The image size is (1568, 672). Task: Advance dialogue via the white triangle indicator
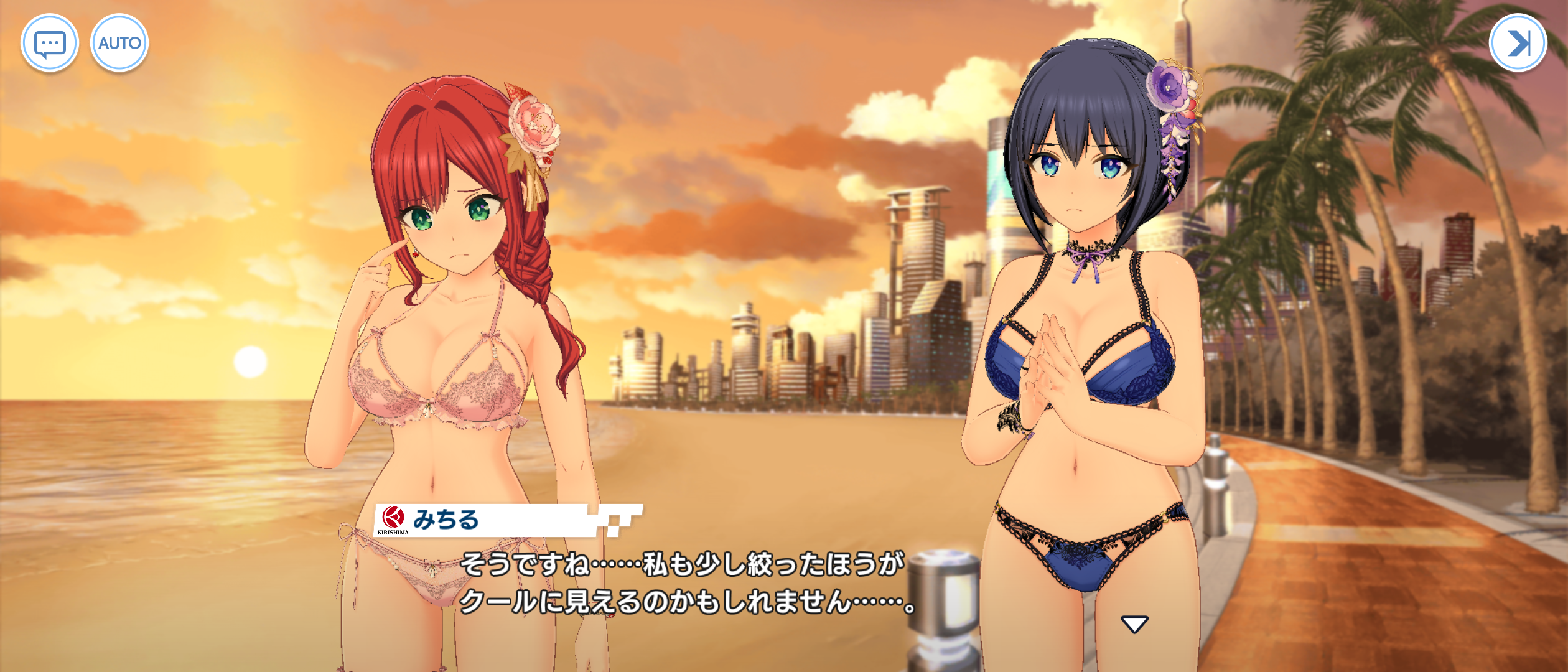coord(1134,624)
